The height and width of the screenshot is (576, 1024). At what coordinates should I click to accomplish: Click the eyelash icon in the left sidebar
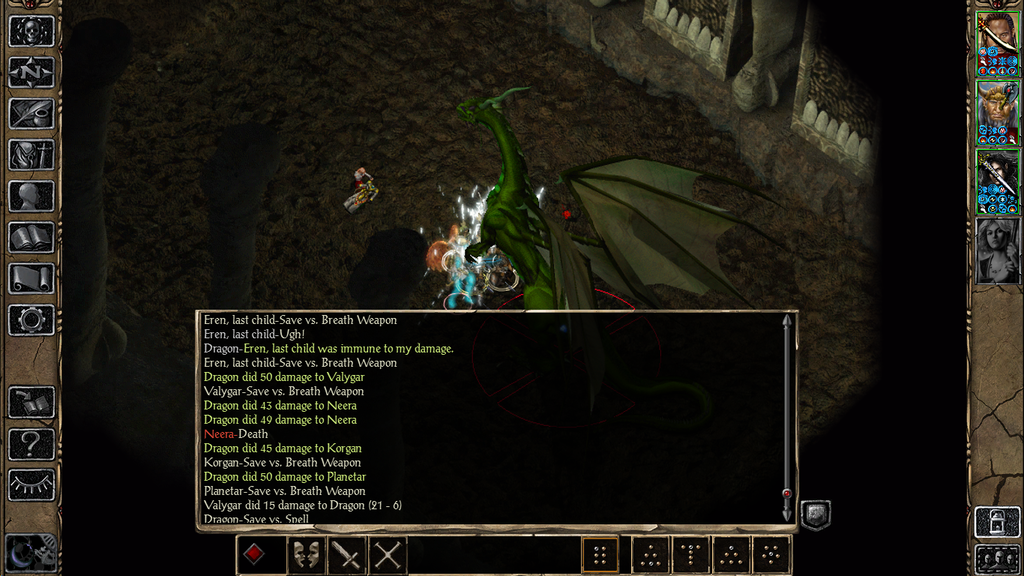31,485
